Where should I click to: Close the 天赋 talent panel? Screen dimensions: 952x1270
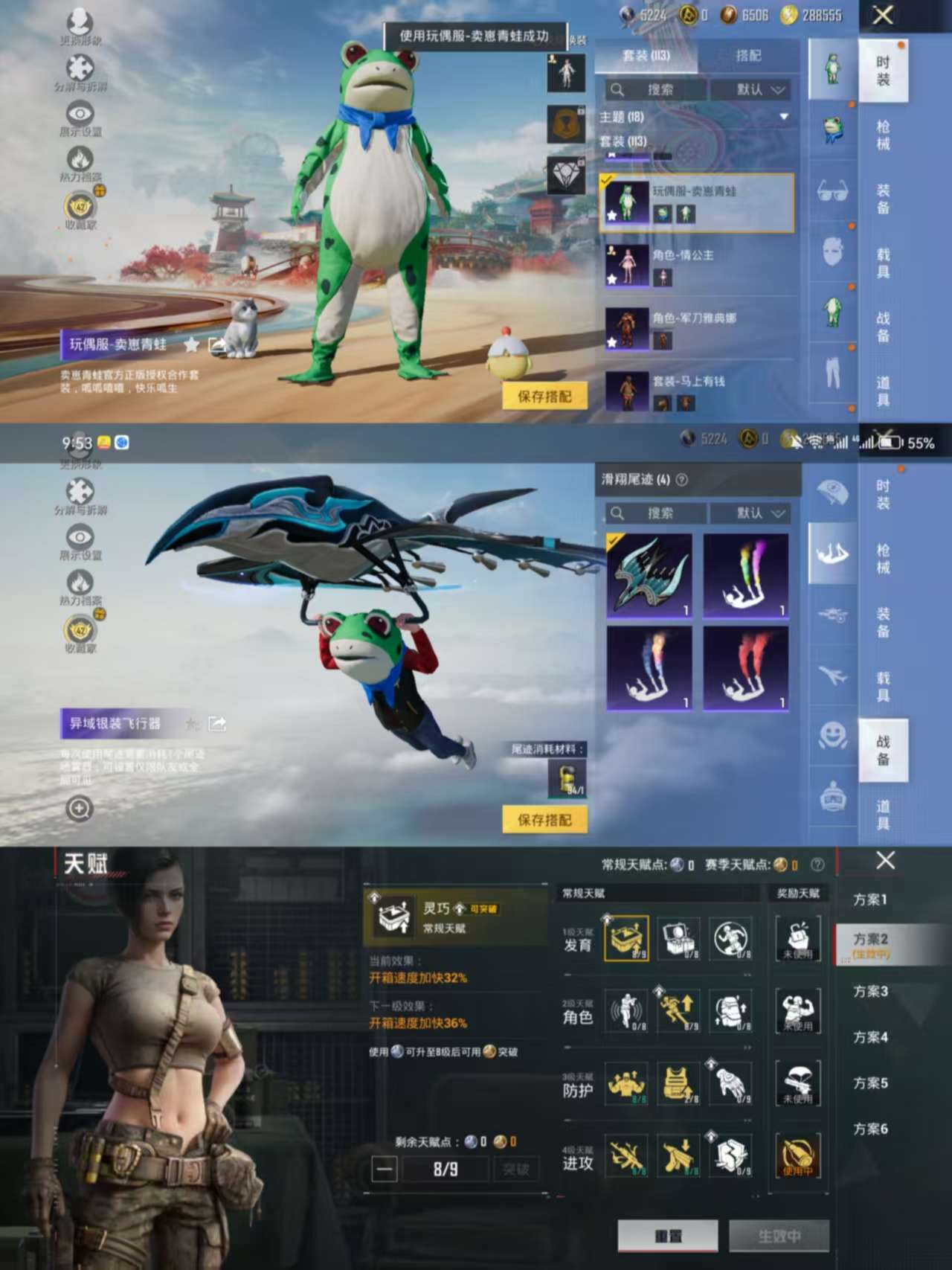tap(885, 861)
